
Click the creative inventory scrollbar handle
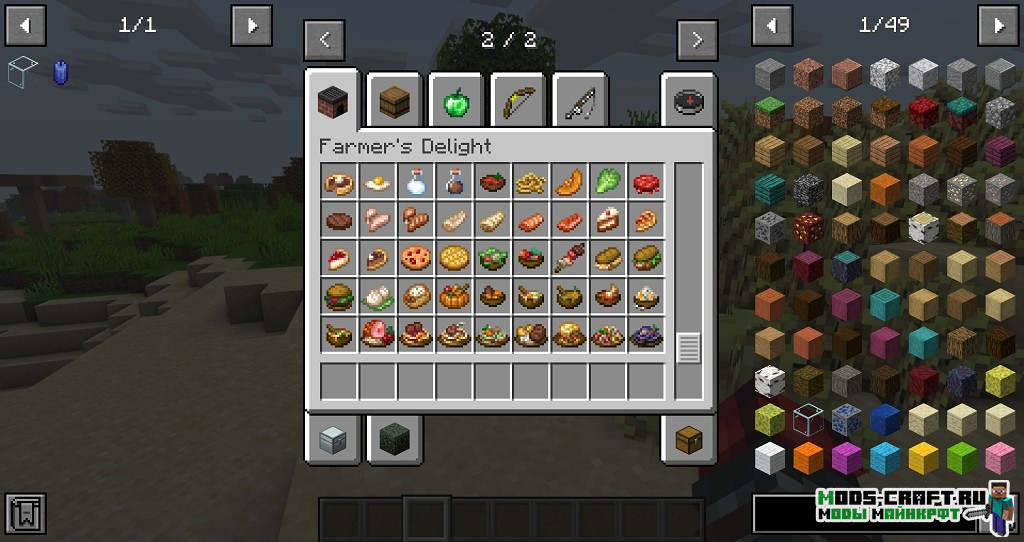coord(688,348)
